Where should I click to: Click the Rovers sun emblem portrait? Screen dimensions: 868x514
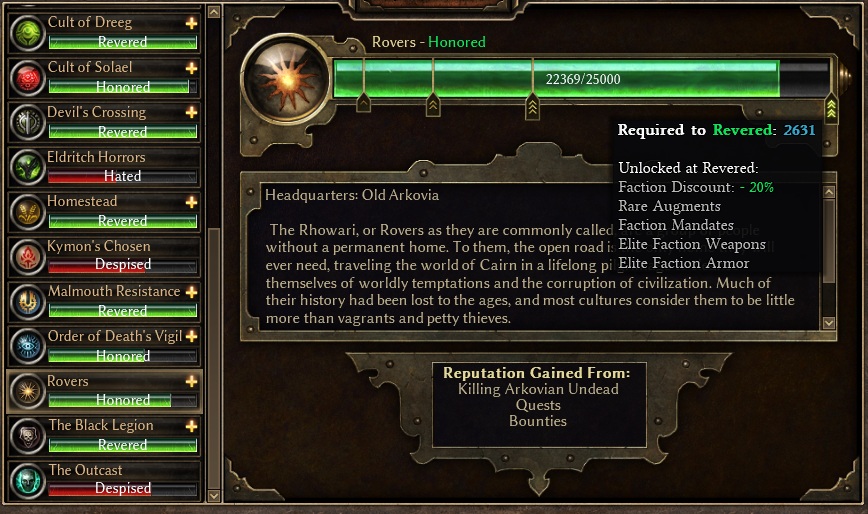point(286,79)
